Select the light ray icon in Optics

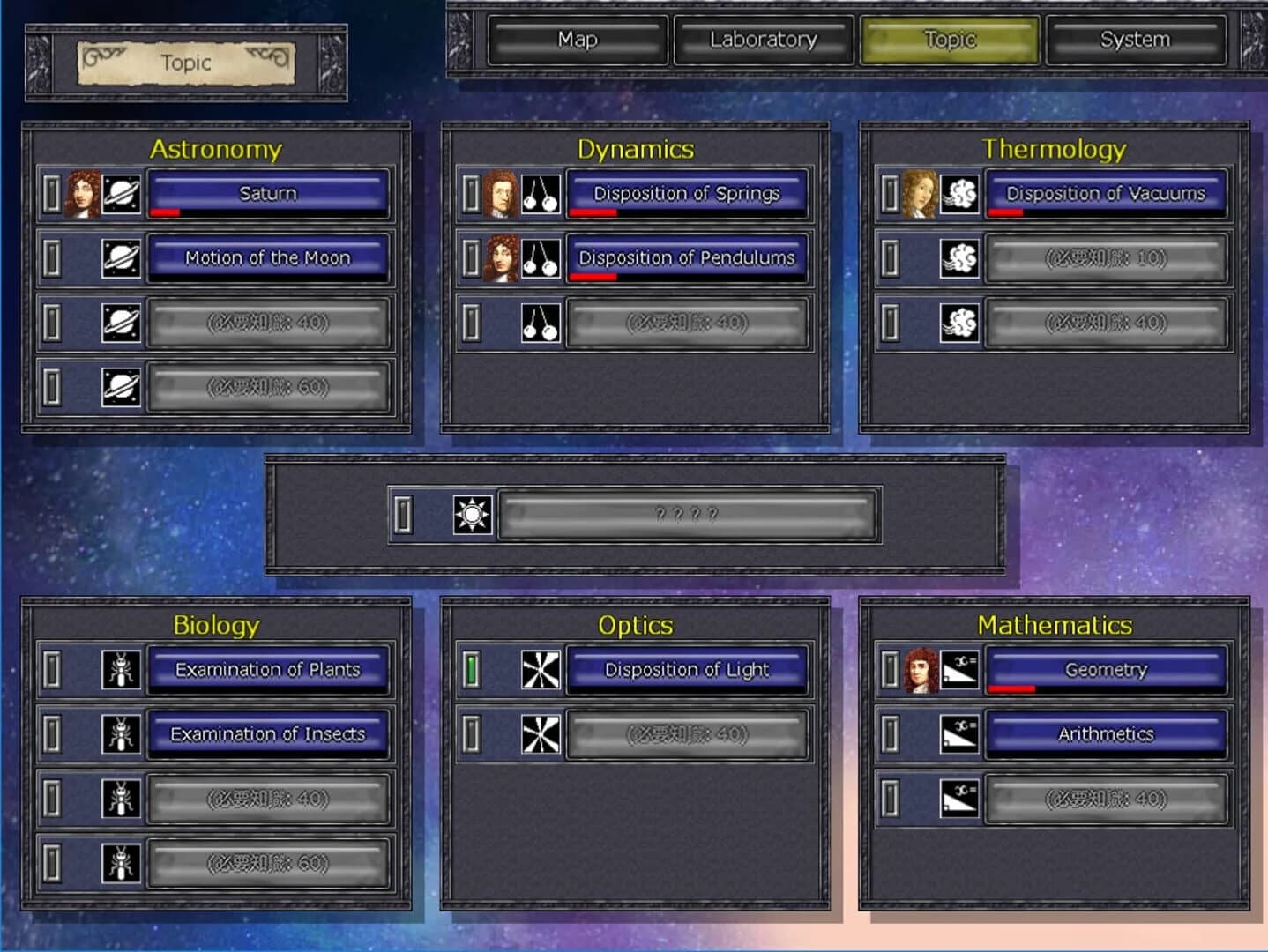(539, 669)
